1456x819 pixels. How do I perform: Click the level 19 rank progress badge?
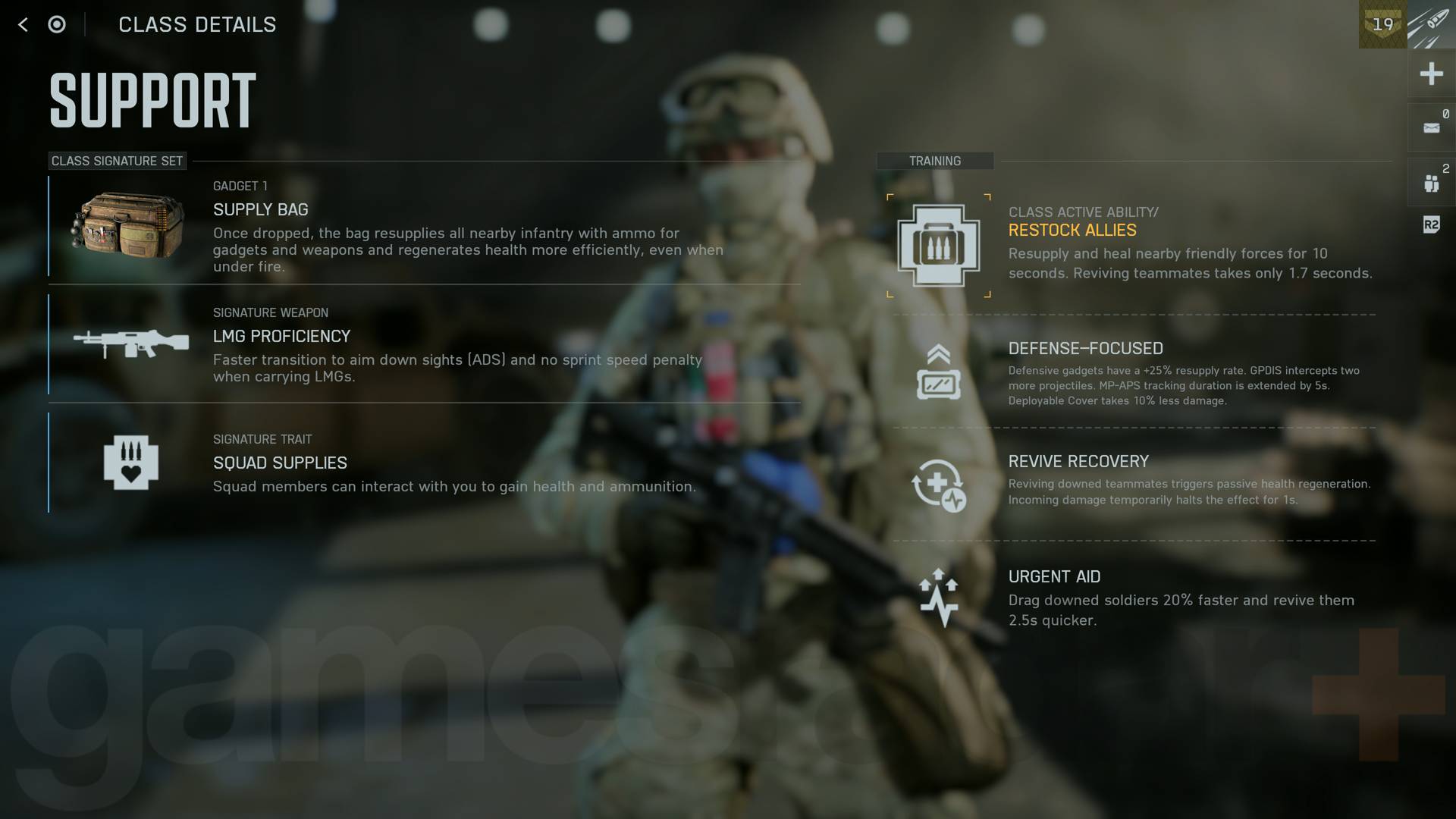coord(1382,25)
